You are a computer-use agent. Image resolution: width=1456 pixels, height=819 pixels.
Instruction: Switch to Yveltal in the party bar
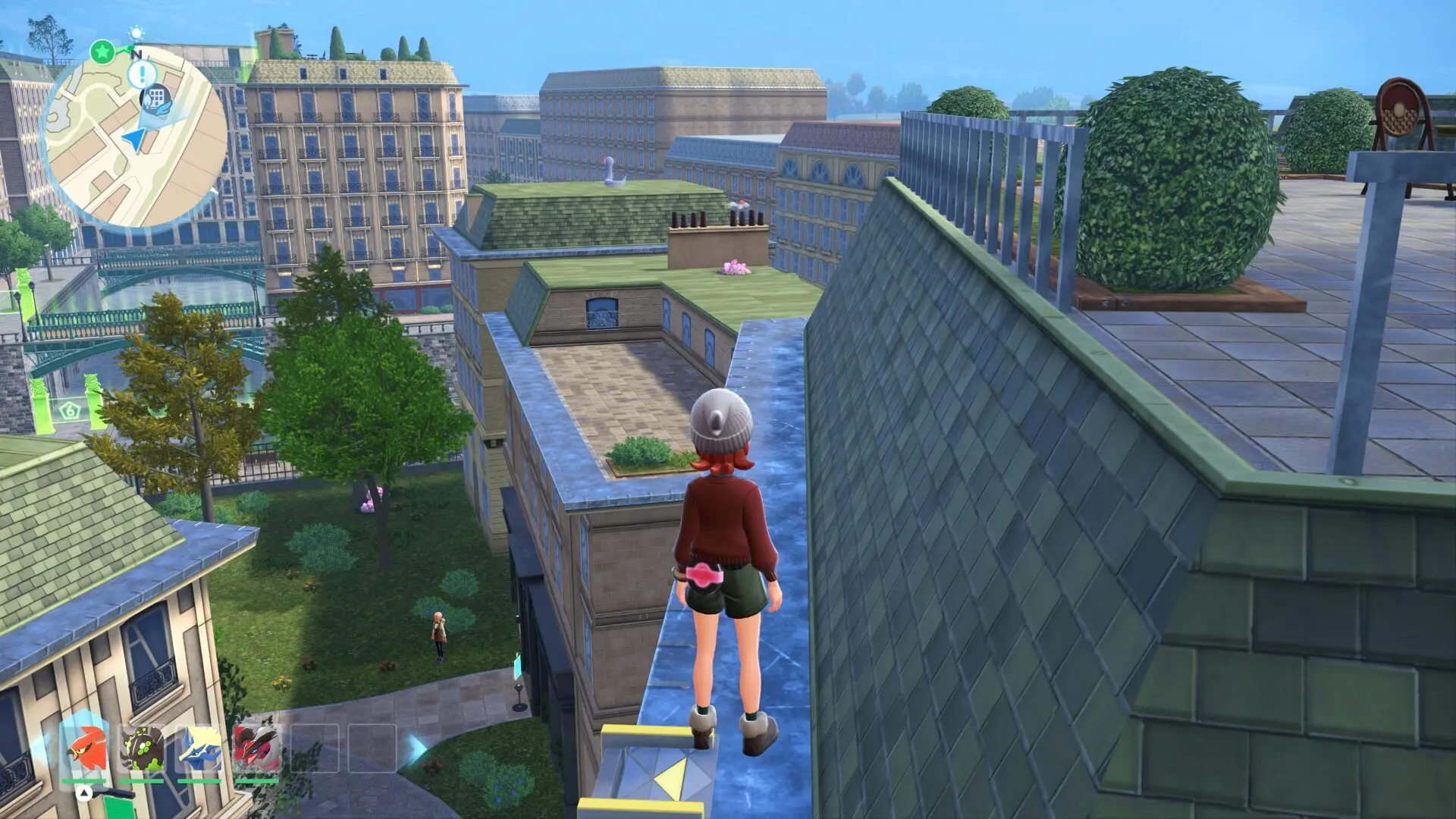point(256,748)
